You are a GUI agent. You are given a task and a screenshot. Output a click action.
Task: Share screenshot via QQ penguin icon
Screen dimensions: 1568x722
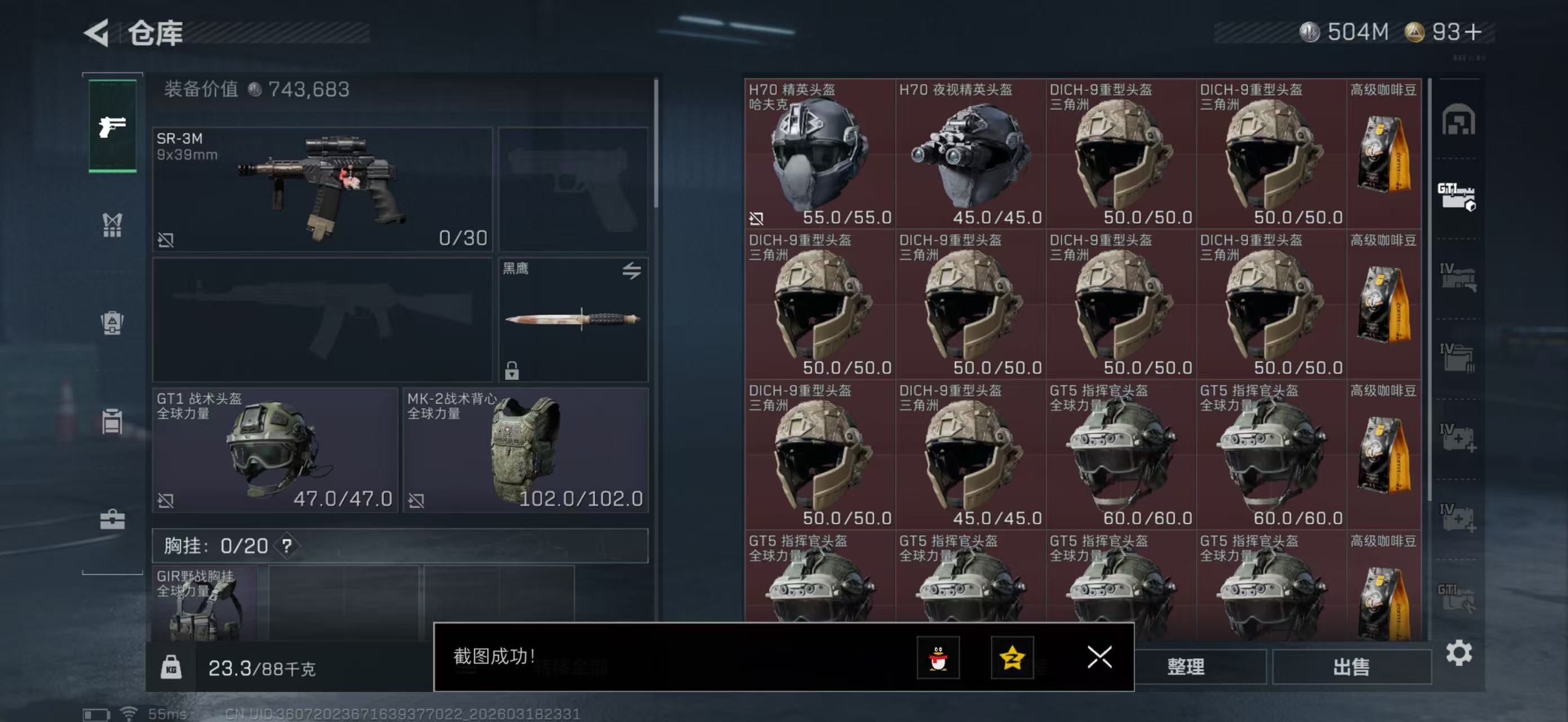[938, 658]
